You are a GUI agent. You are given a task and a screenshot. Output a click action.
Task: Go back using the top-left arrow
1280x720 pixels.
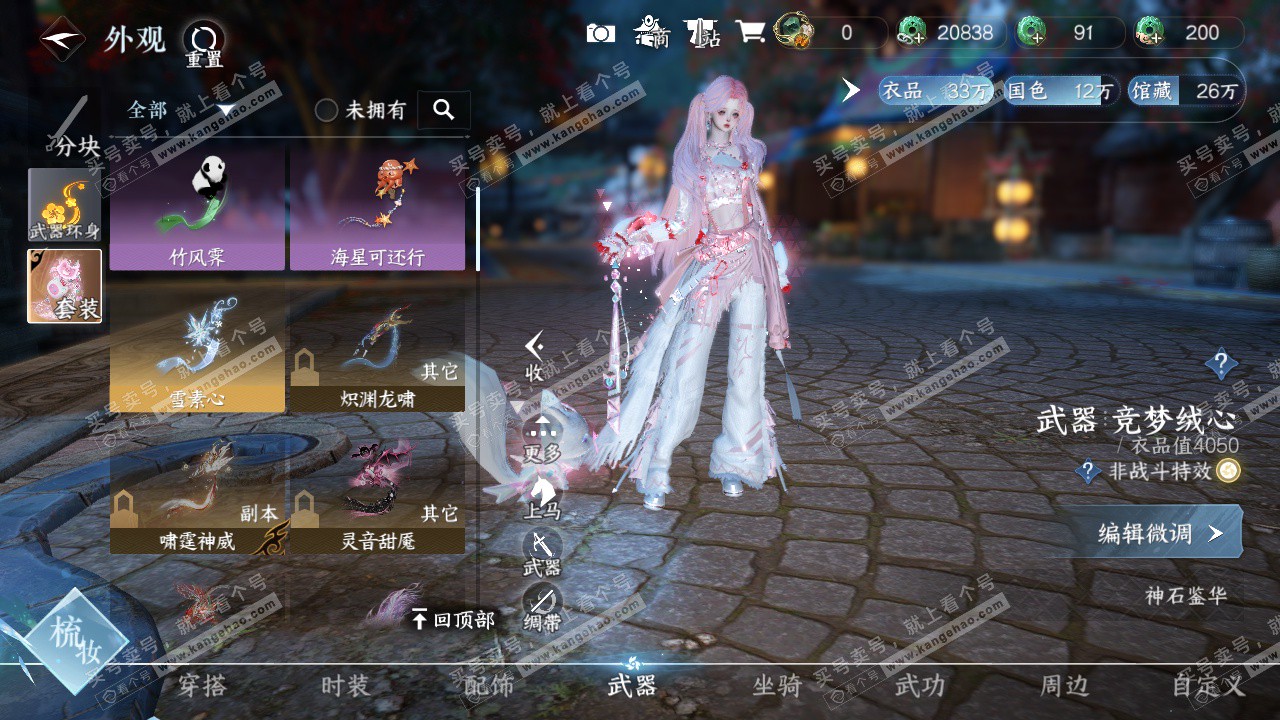(62, 39)
